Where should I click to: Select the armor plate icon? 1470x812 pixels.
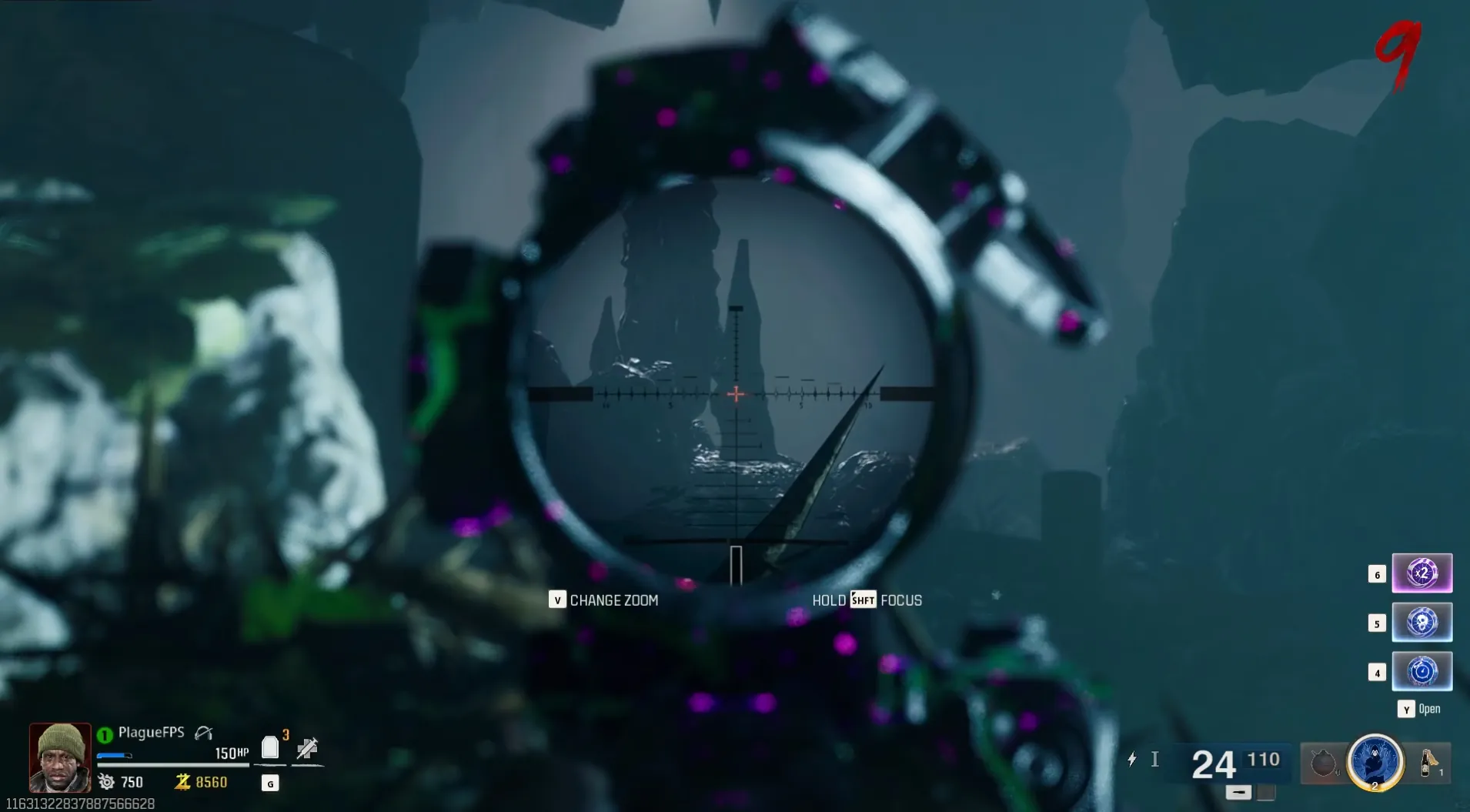pos(270,747)
